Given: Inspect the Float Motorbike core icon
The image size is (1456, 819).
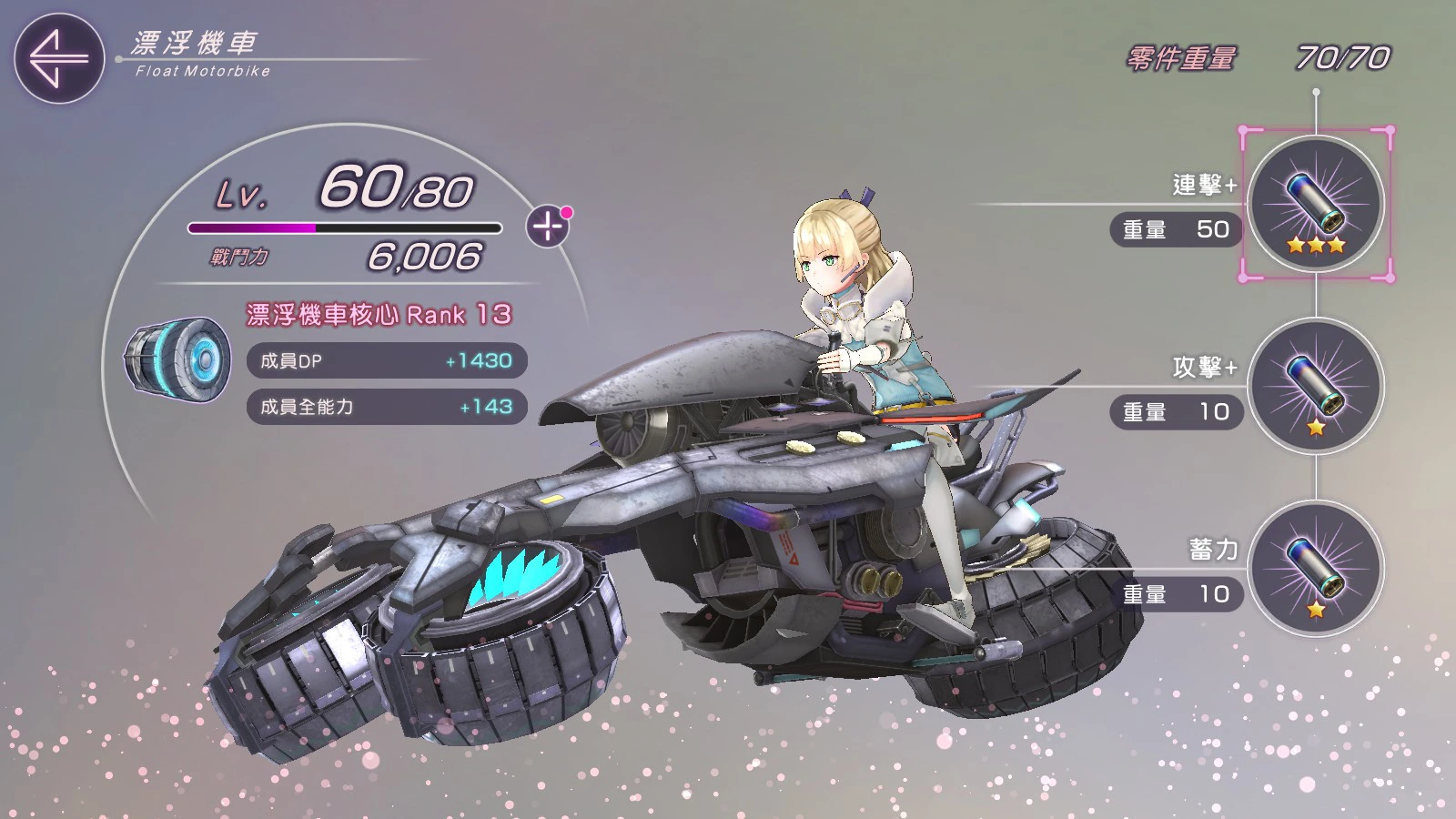Looking at the screenshot, I should point(177,360).
